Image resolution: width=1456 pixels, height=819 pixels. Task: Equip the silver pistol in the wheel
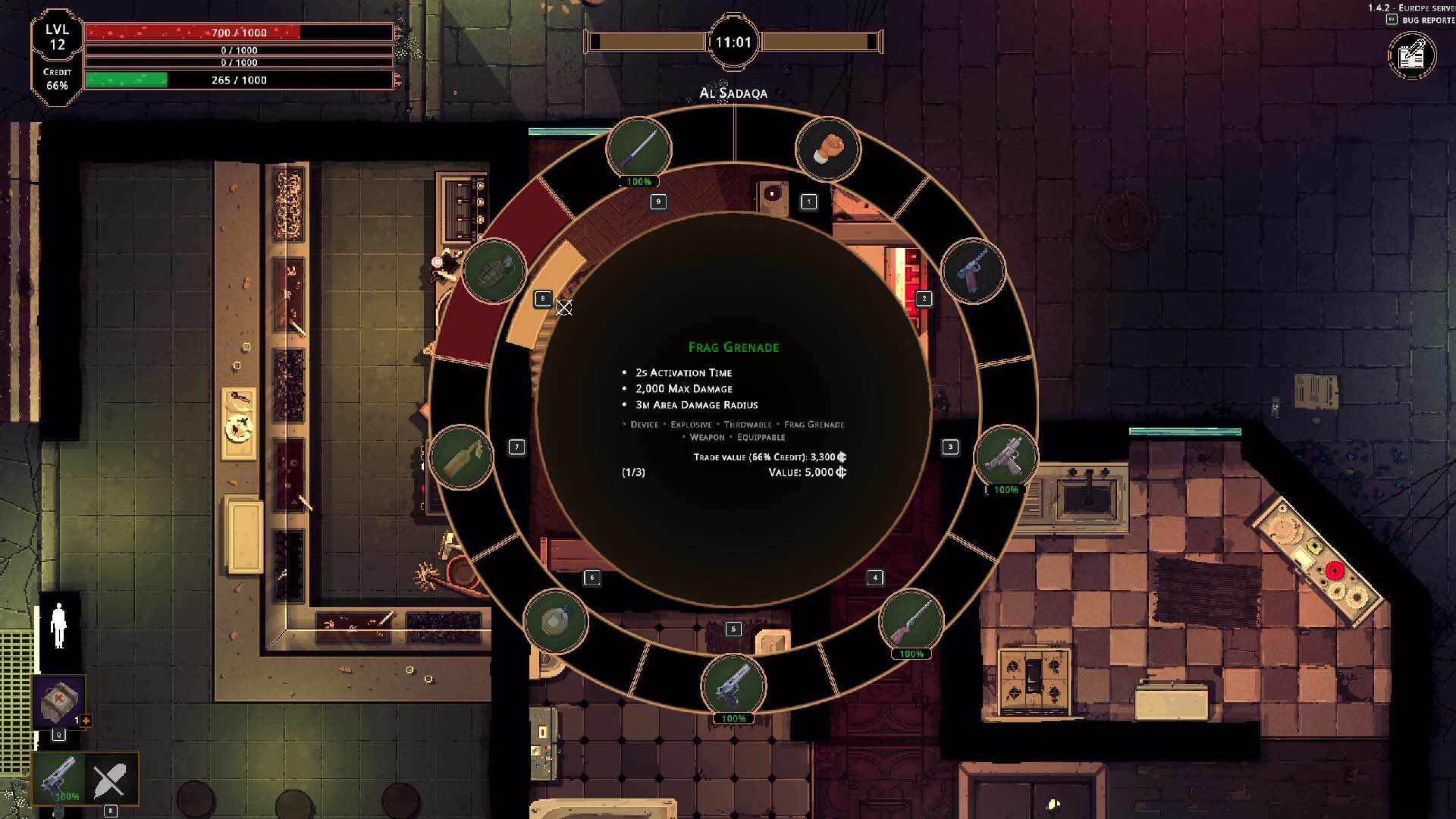733,686
